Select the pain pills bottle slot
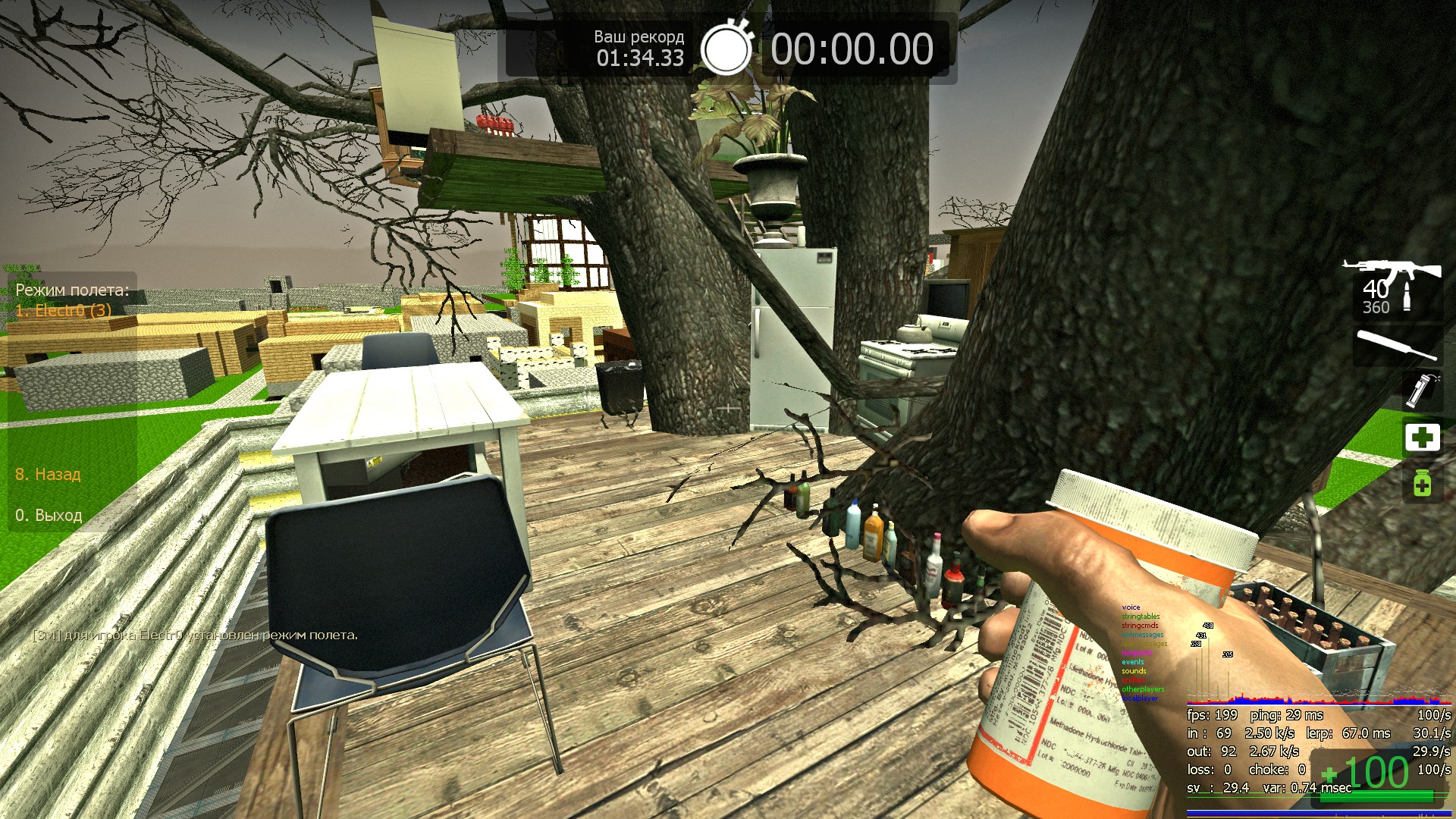The height and width of the screenshot is (819, 1456). [x=1422, y=483]
